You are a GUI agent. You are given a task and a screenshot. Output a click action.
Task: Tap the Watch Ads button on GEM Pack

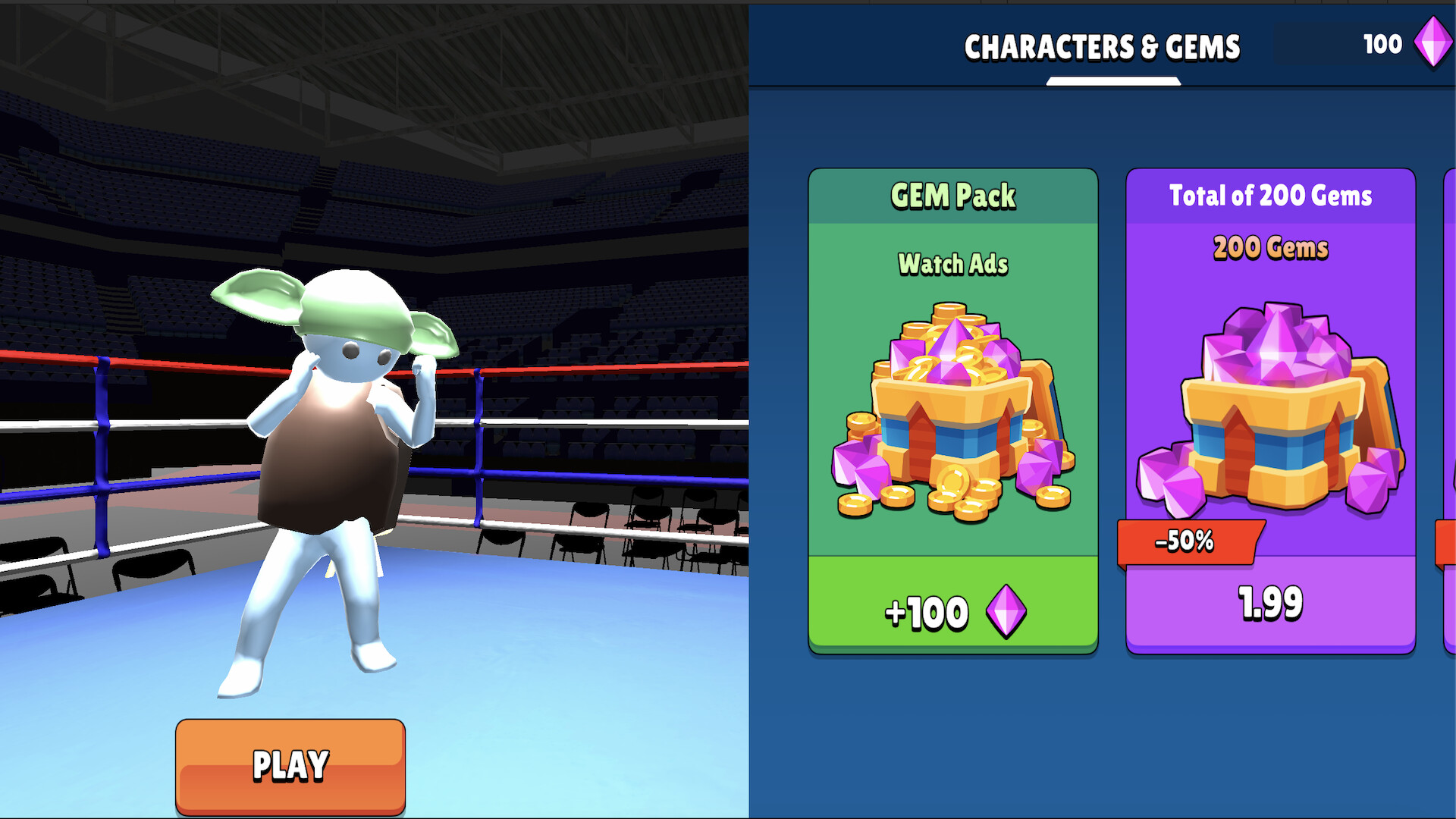[x=953, y=265]
